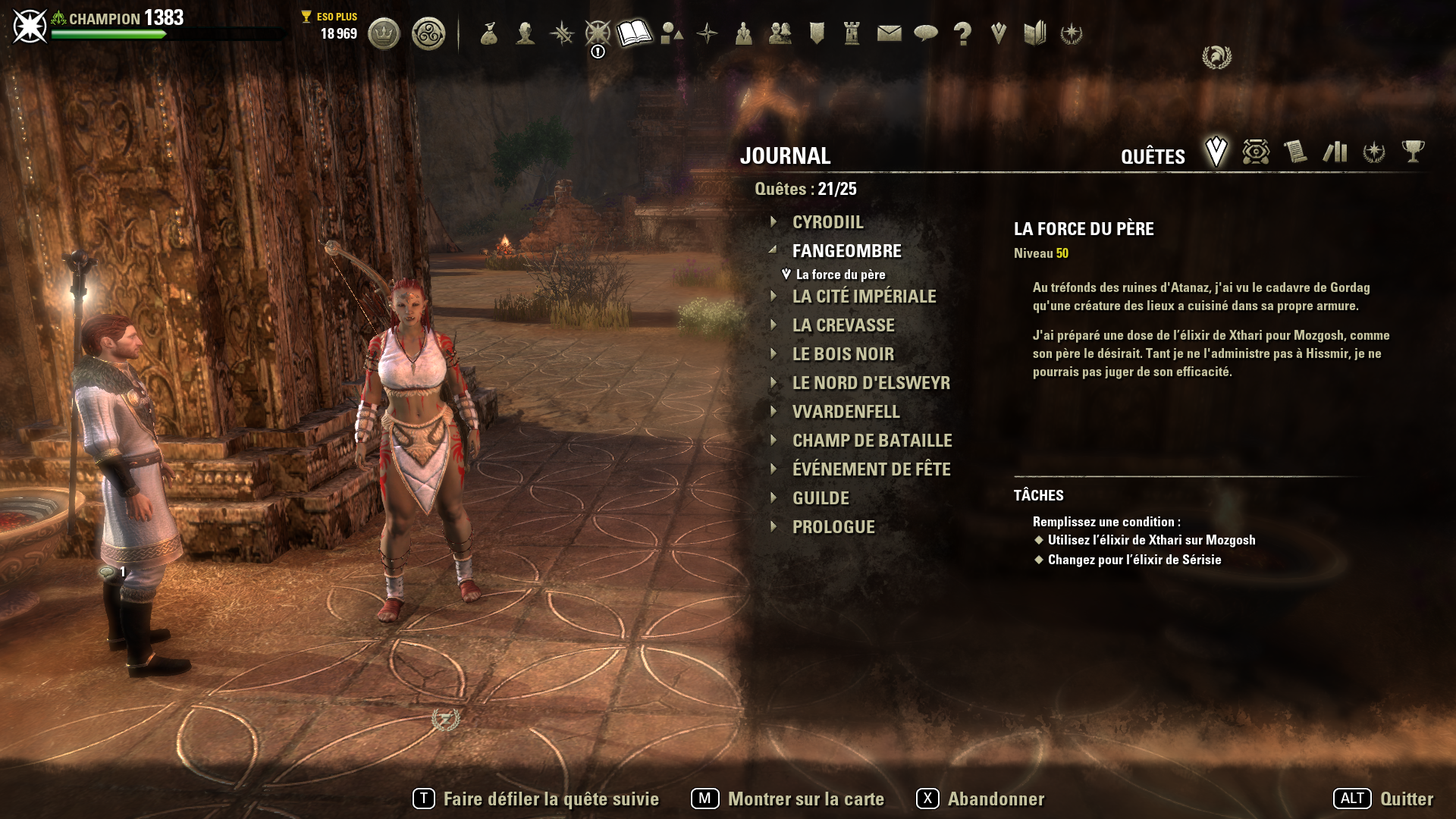
Task: Open the Prologue quest category
Action: tap(833, 527)
